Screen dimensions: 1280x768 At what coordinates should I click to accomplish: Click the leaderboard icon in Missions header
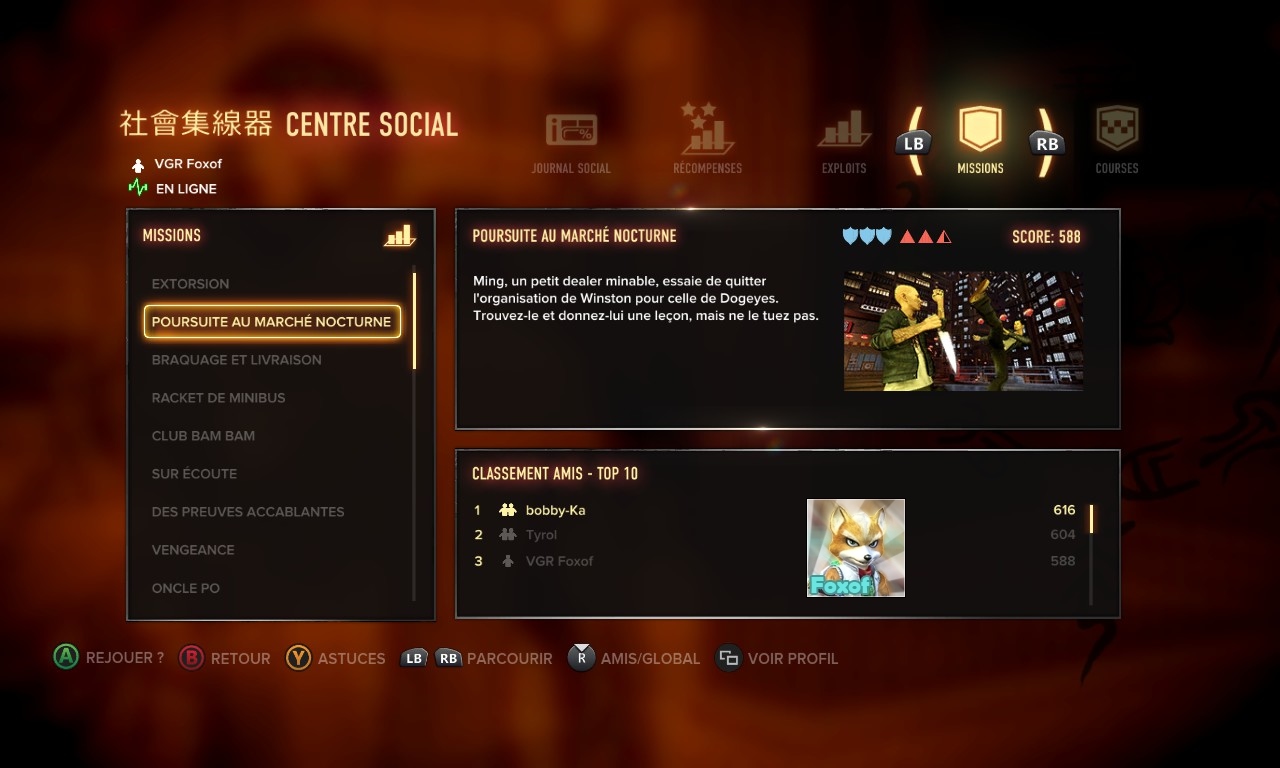click(x=399, y=236)
